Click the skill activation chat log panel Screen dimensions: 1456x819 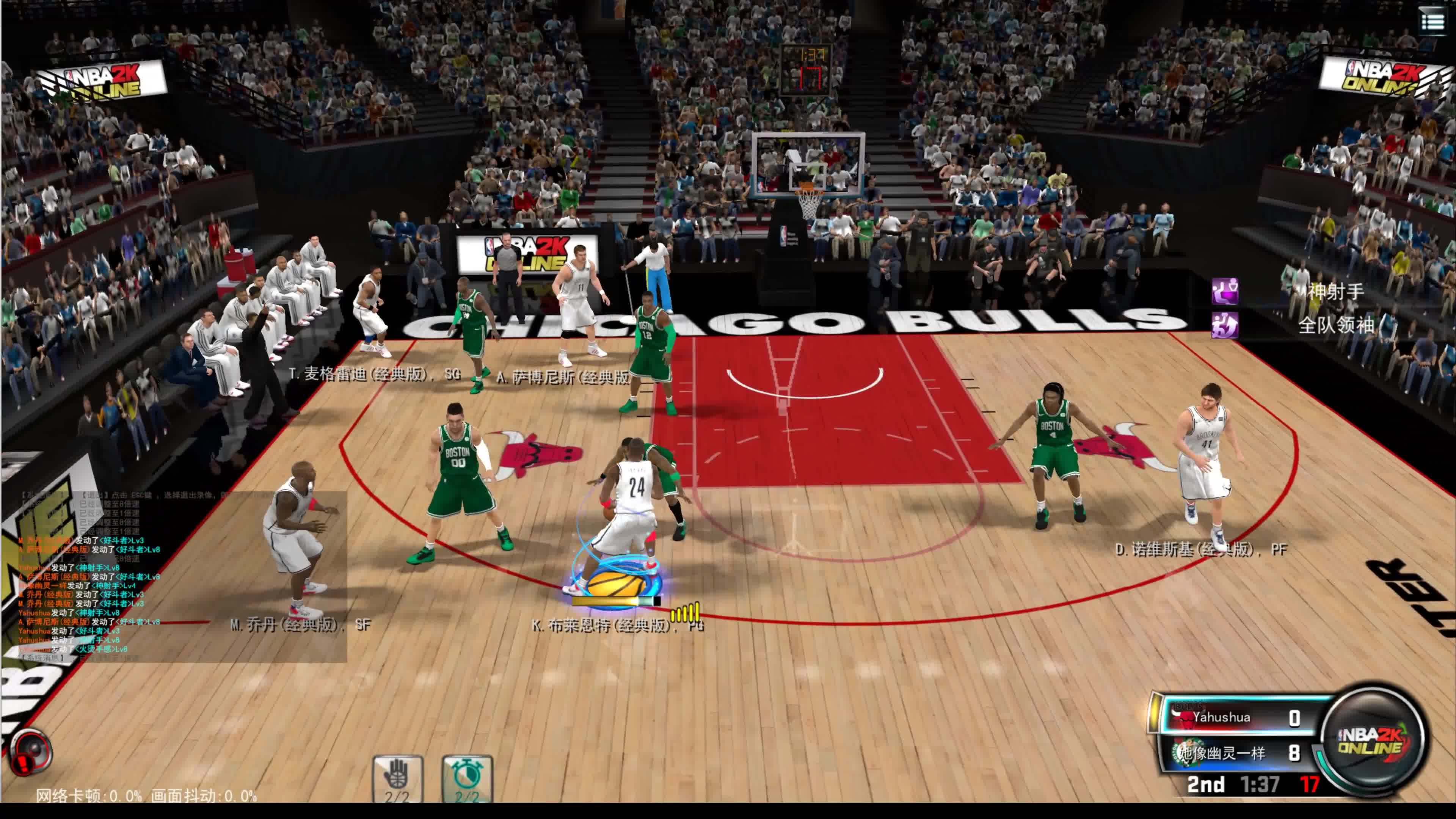click(x=175, y=576)
